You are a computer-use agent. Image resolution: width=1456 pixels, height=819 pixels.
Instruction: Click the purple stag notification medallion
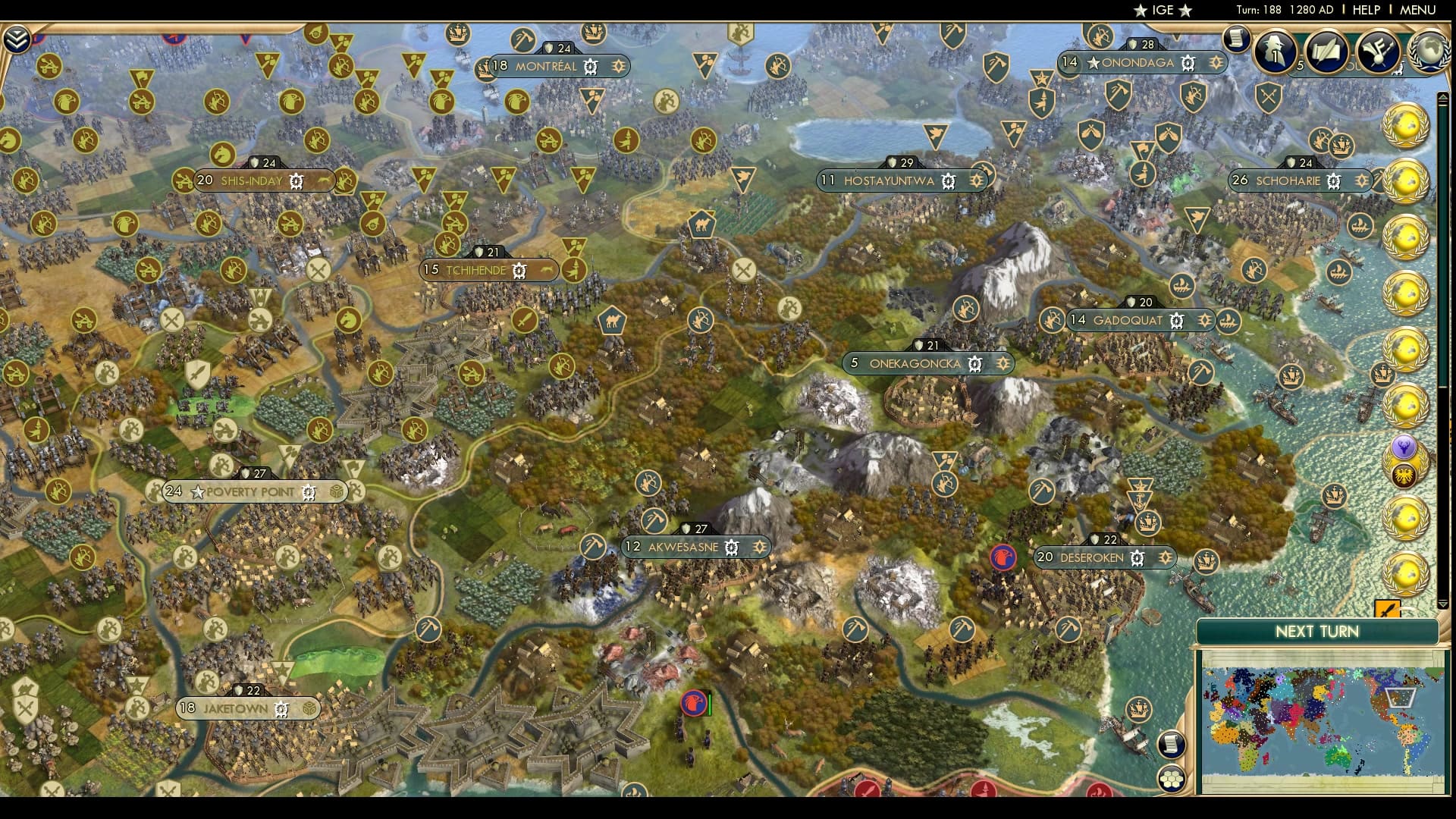coord(1404,448)
